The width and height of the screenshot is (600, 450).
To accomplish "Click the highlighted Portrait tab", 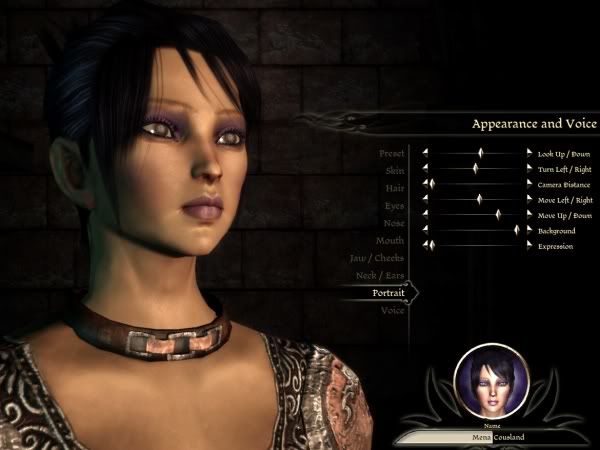I will tap(387, 293).
